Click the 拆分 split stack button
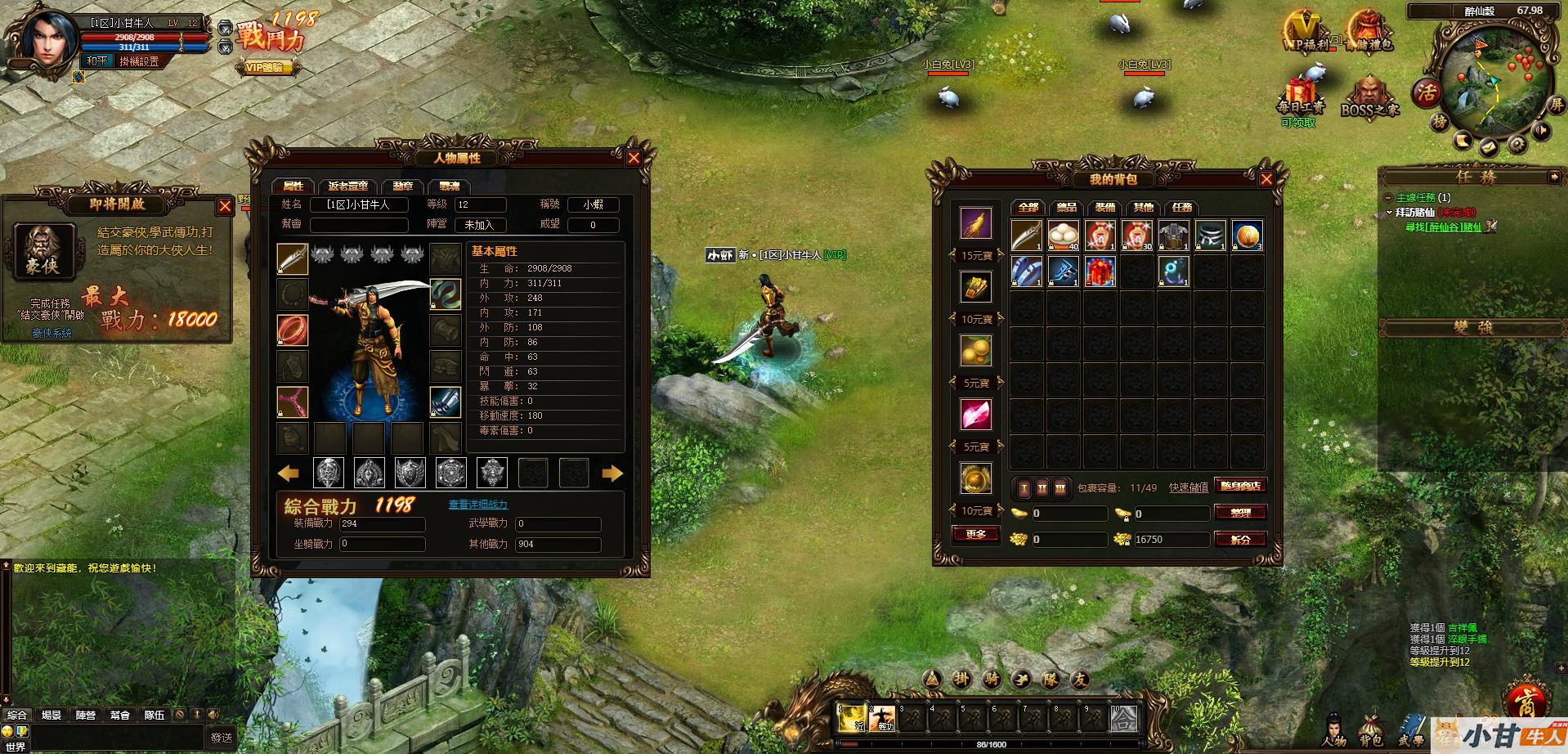 [1241, 539]
